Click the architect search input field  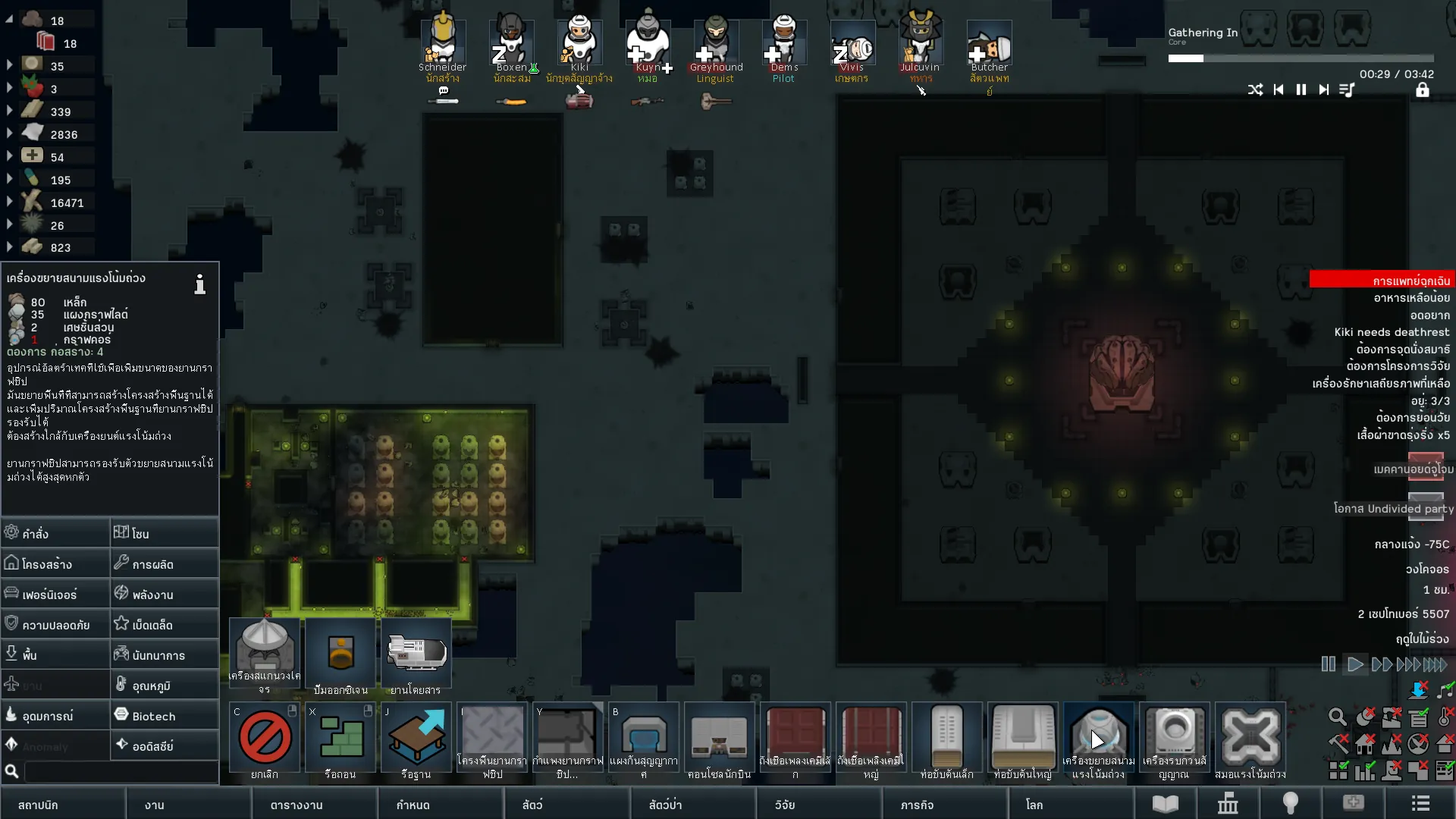[121, 771]
